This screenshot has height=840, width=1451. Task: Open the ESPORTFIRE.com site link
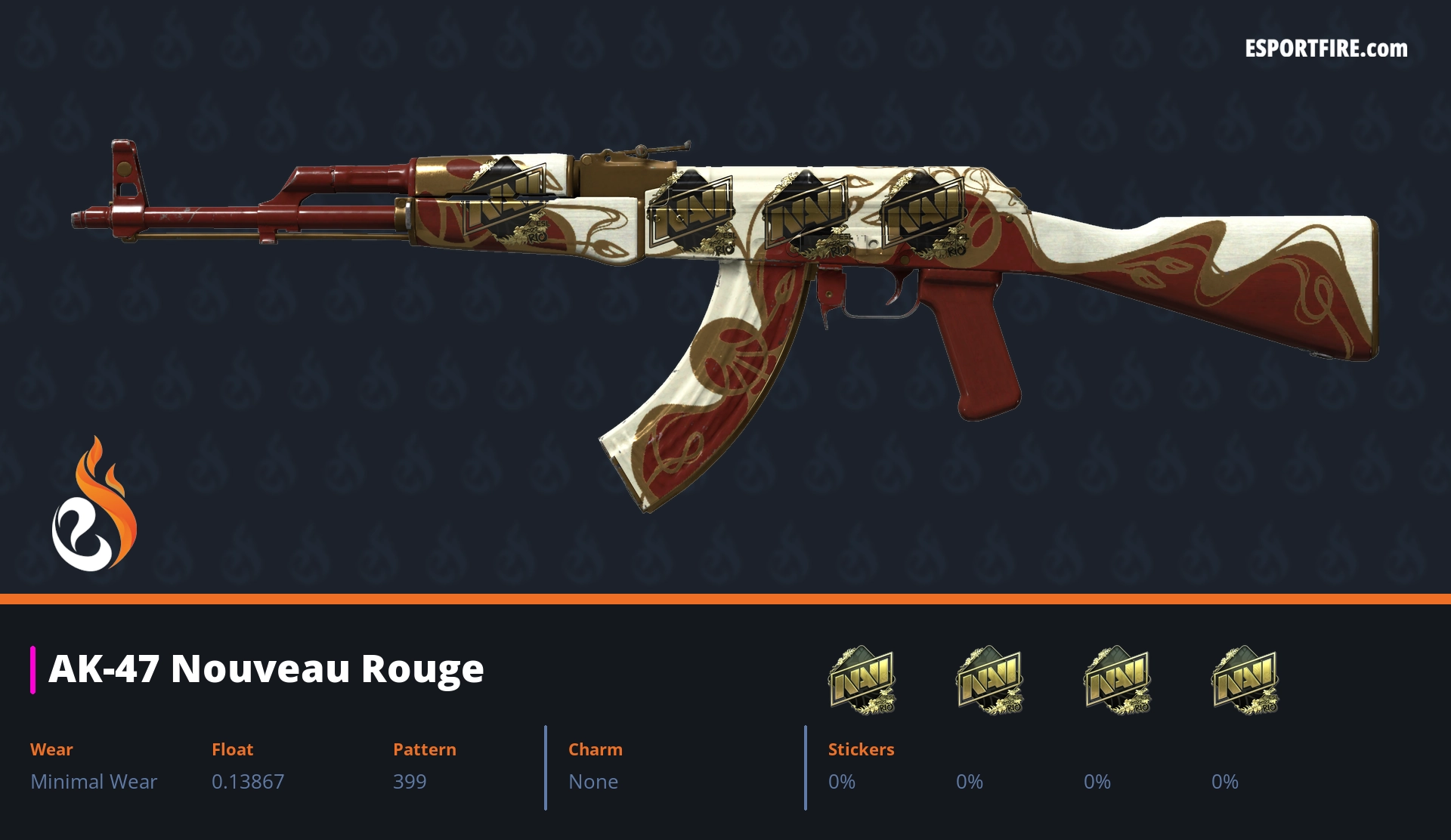pos(1326,49)
